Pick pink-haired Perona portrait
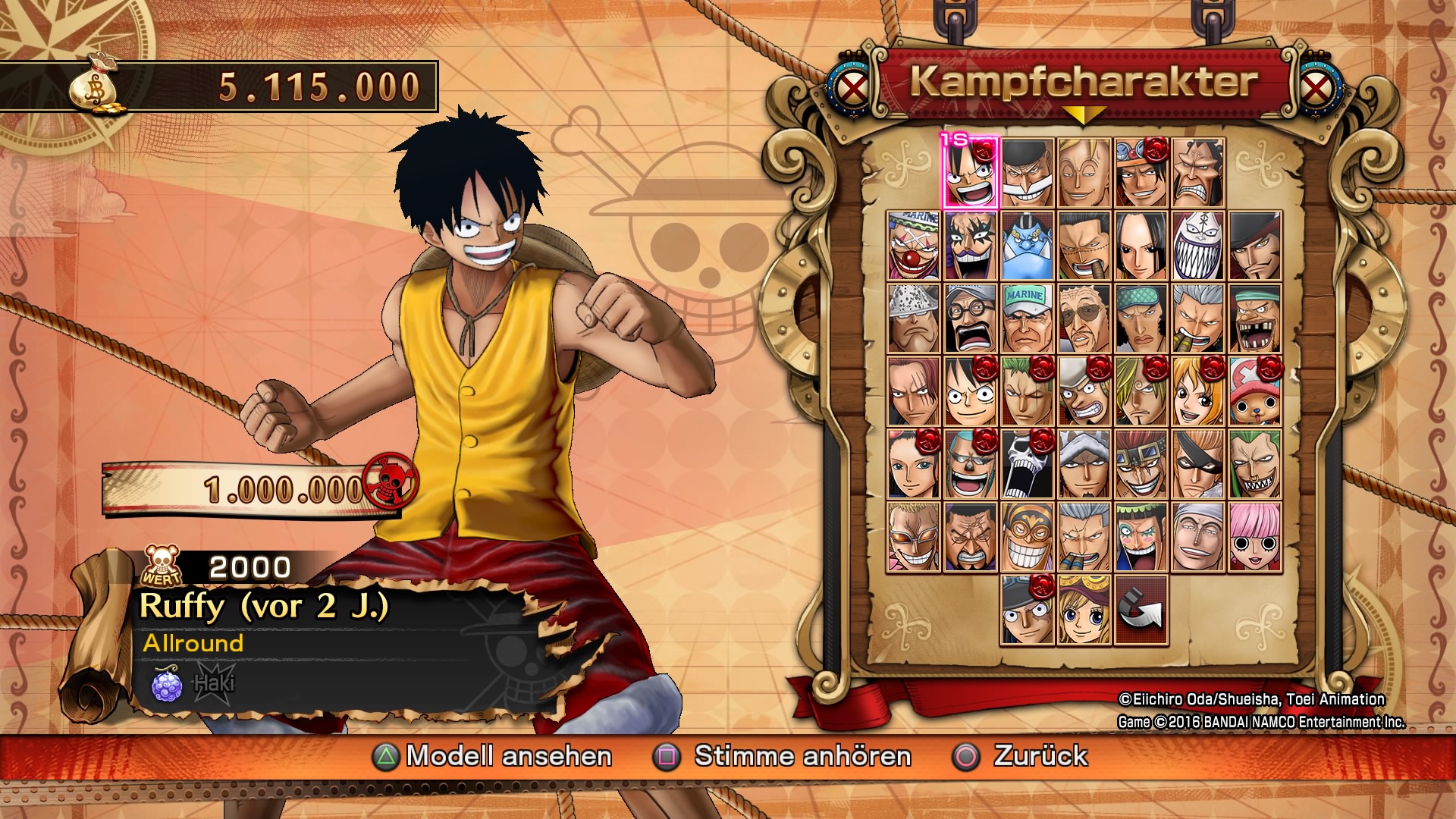The image size is (1456, 819). pyautogui.click(x=1255, y=537)
